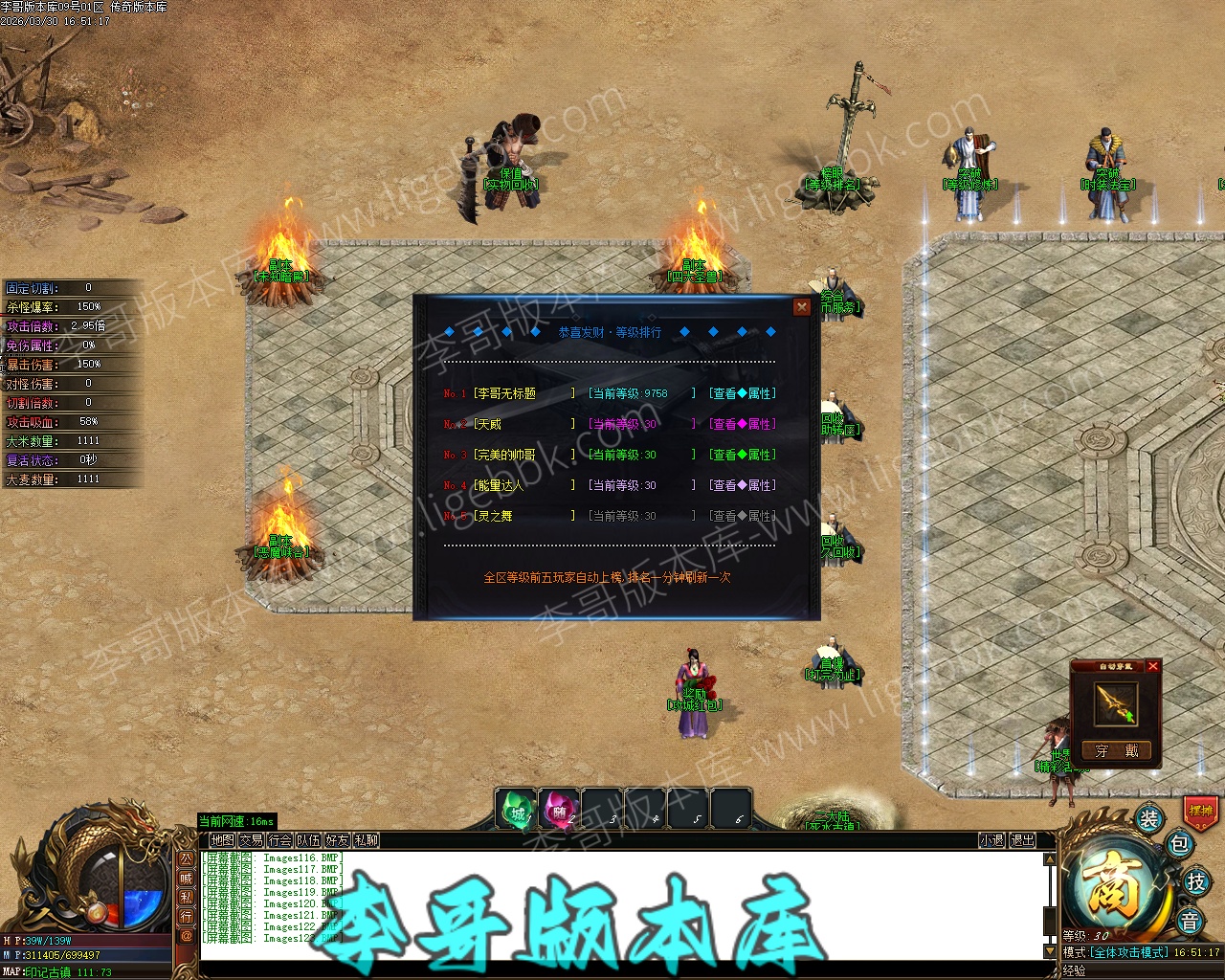View attributes of player 能量达人
Screen dimensions: 1225x980
point(743,485)
